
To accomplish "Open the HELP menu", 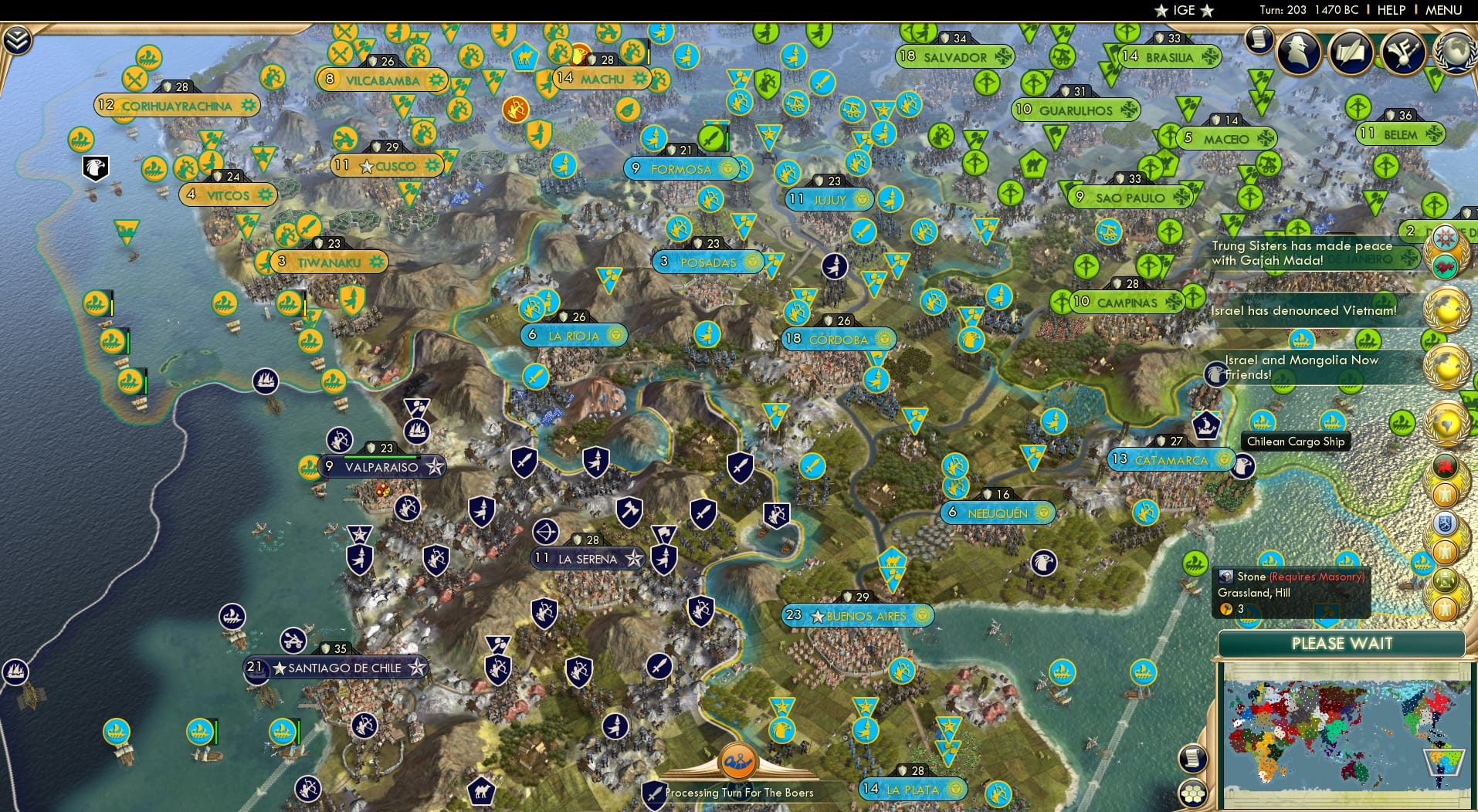I will [1390, 10].
